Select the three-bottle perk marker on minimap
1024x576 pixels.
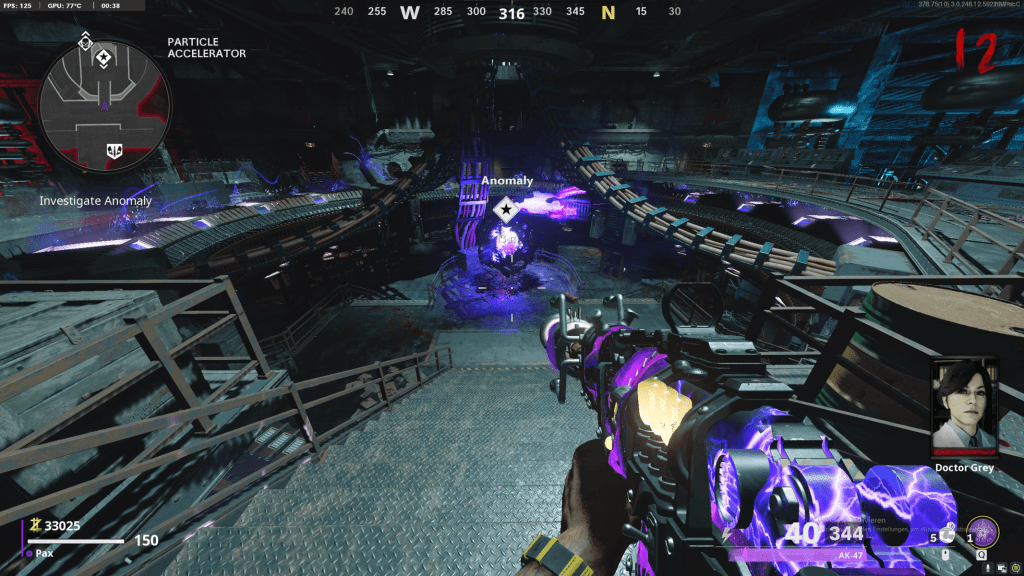pyautogui.click(x=113, y=151)
